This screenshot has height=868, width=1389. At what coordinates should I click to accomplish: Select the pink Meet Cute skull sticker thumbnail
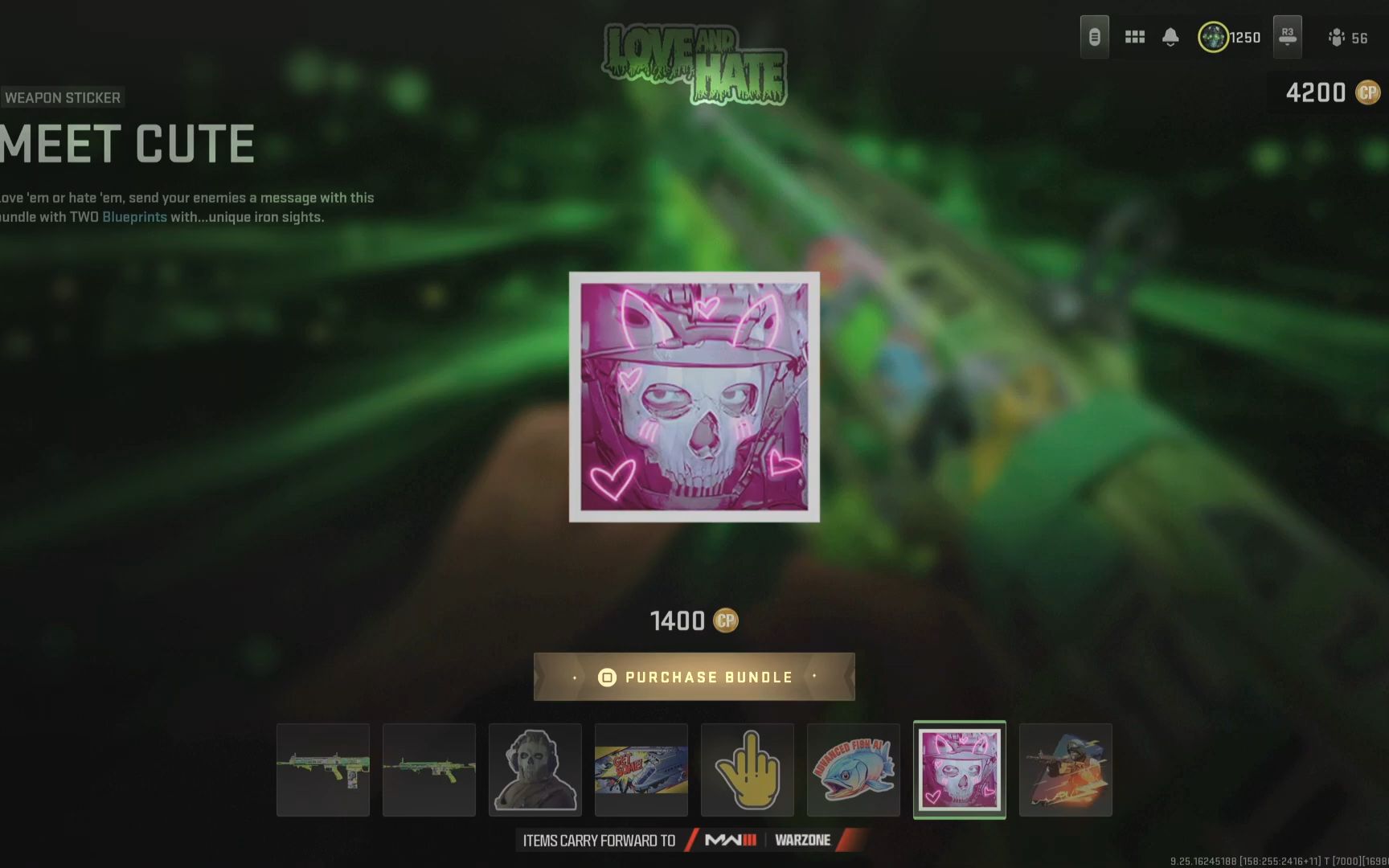click(960, 770)
